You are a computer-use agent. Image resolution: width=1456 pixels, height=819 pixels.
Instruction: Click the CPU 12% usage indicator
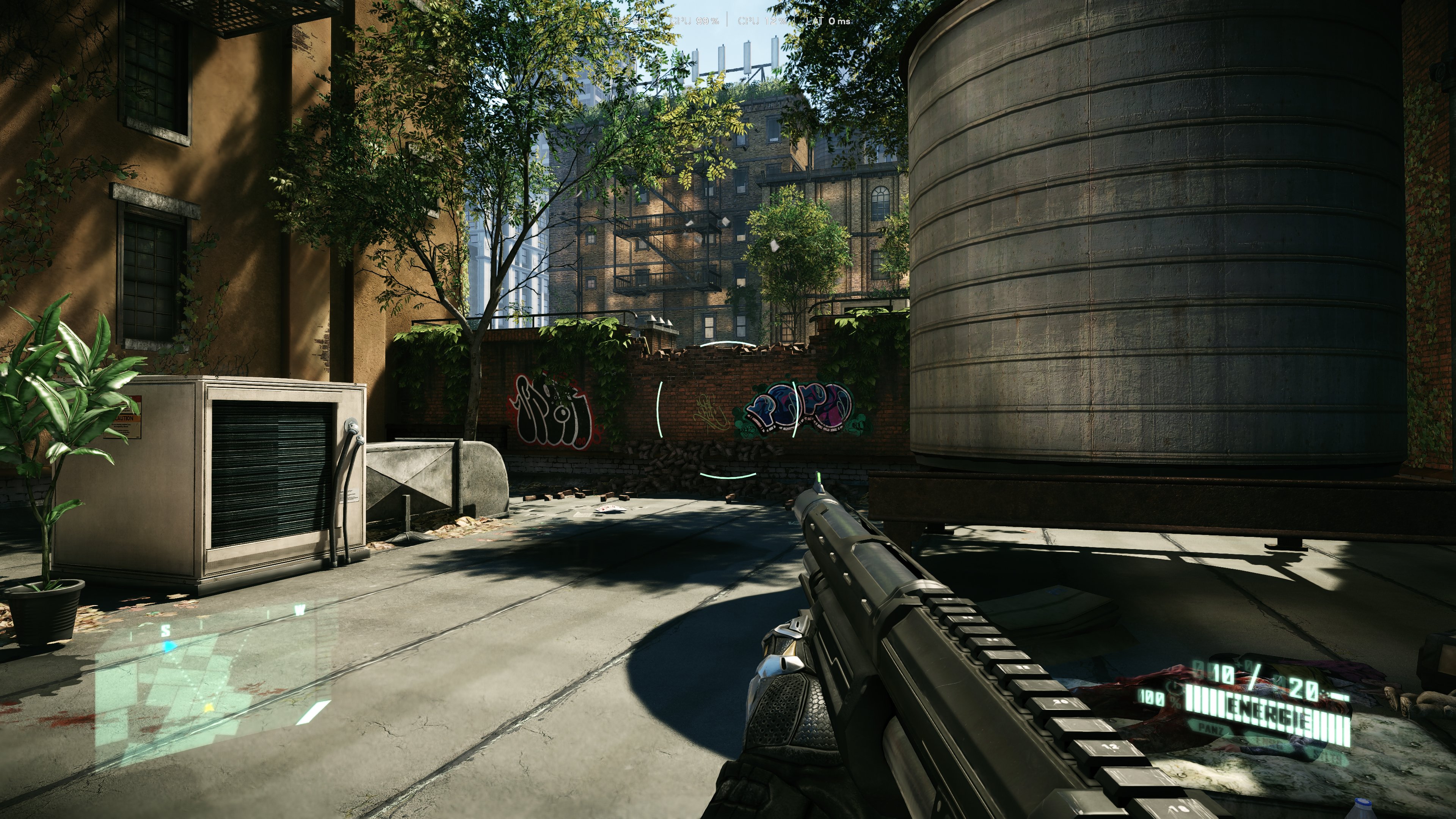[x=763, y=21]
